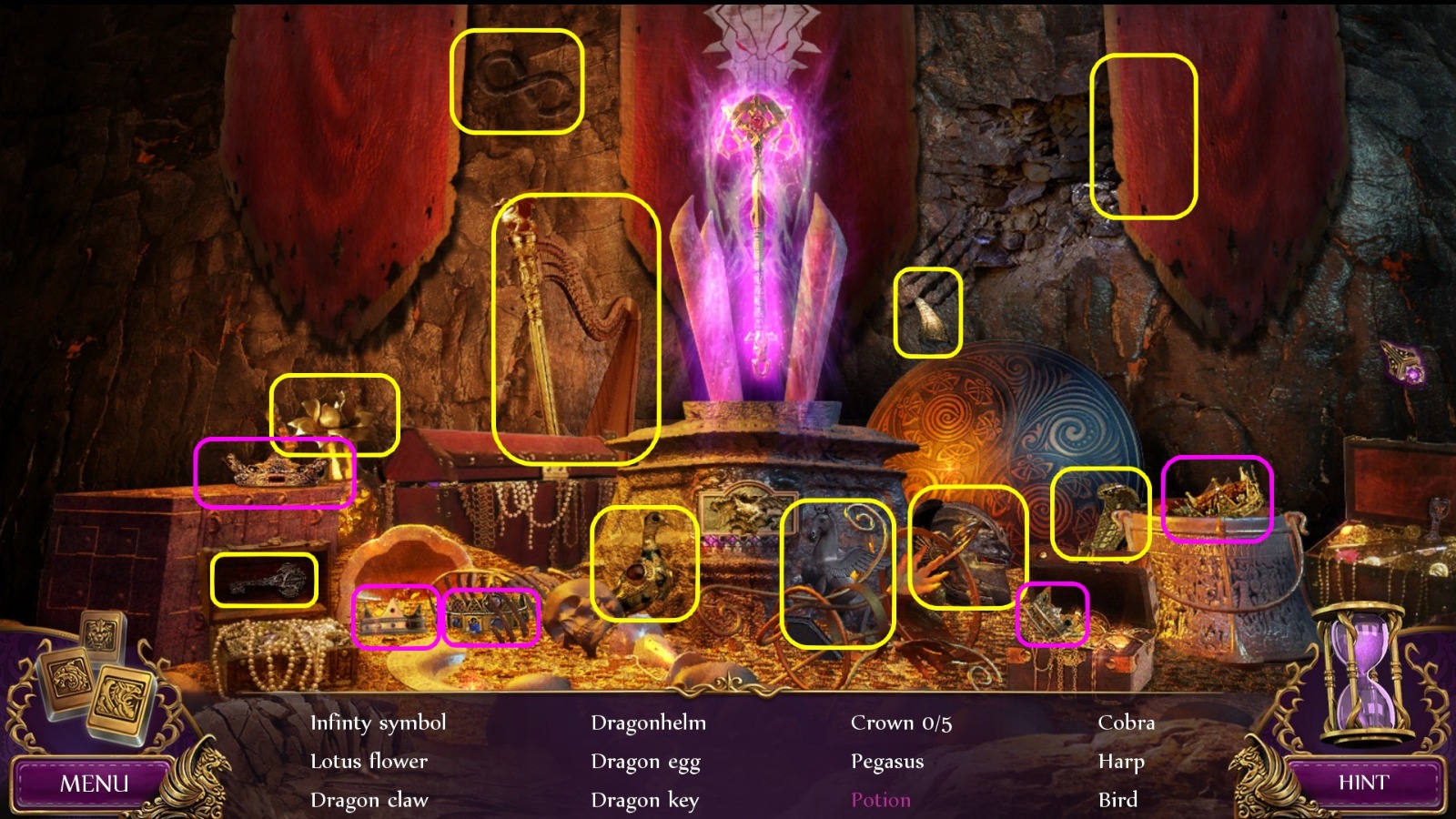
Task: Click the pile of crowns in the magenta box
Action: tap(1218, 496)
